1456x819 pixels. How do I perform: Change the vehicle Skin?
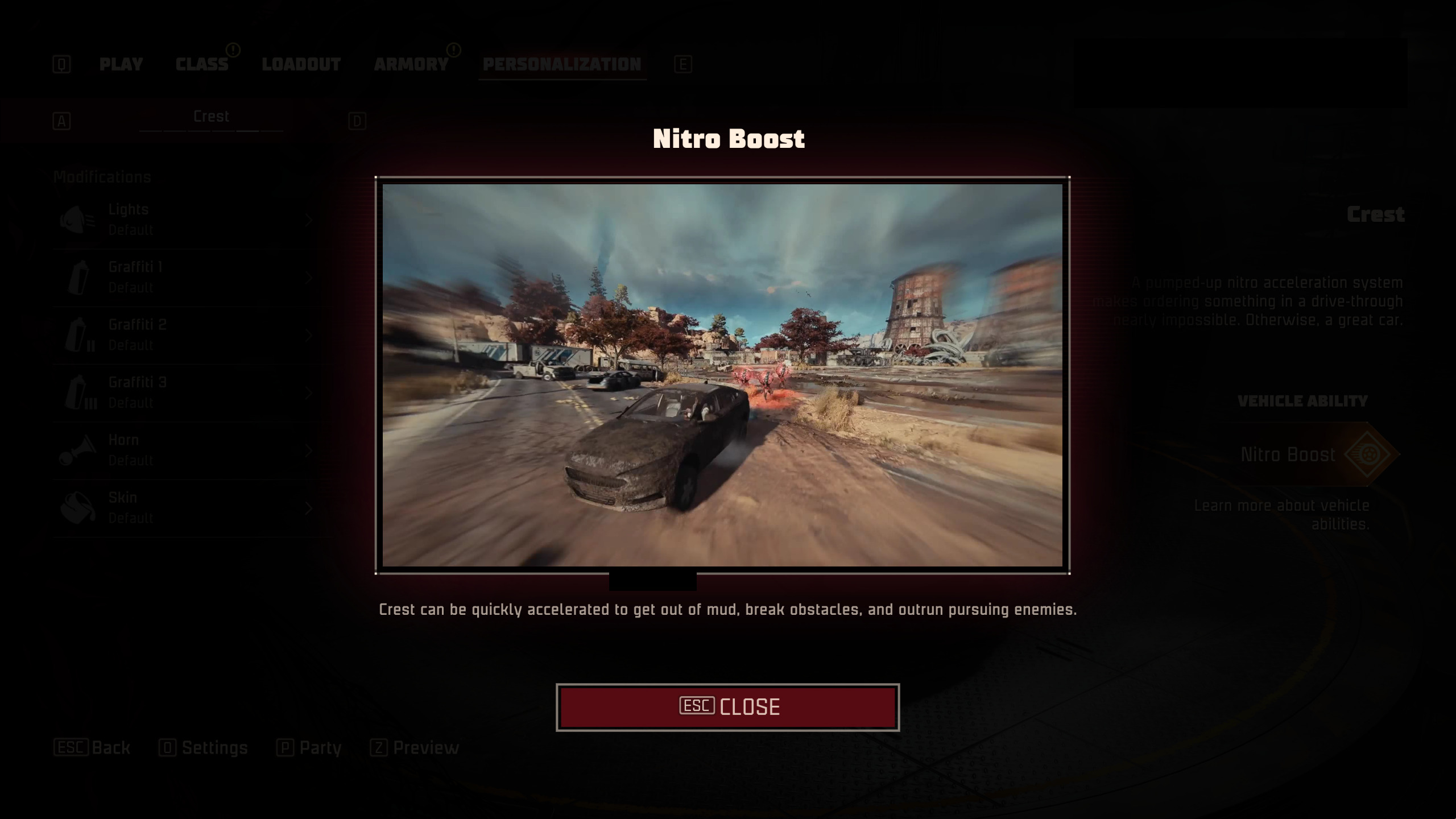[188, 508]
